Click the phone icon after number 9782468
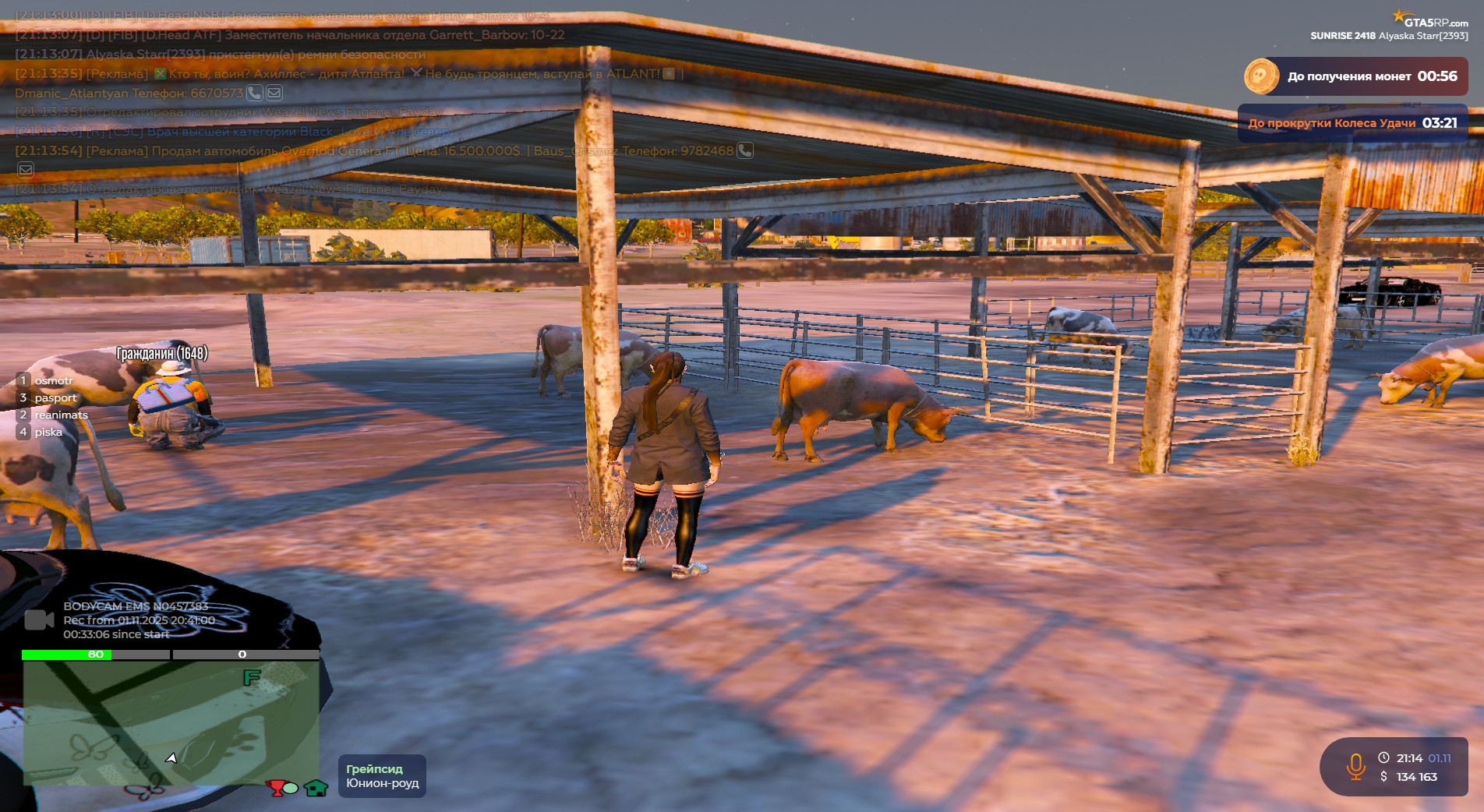 (x=745, y=150)
